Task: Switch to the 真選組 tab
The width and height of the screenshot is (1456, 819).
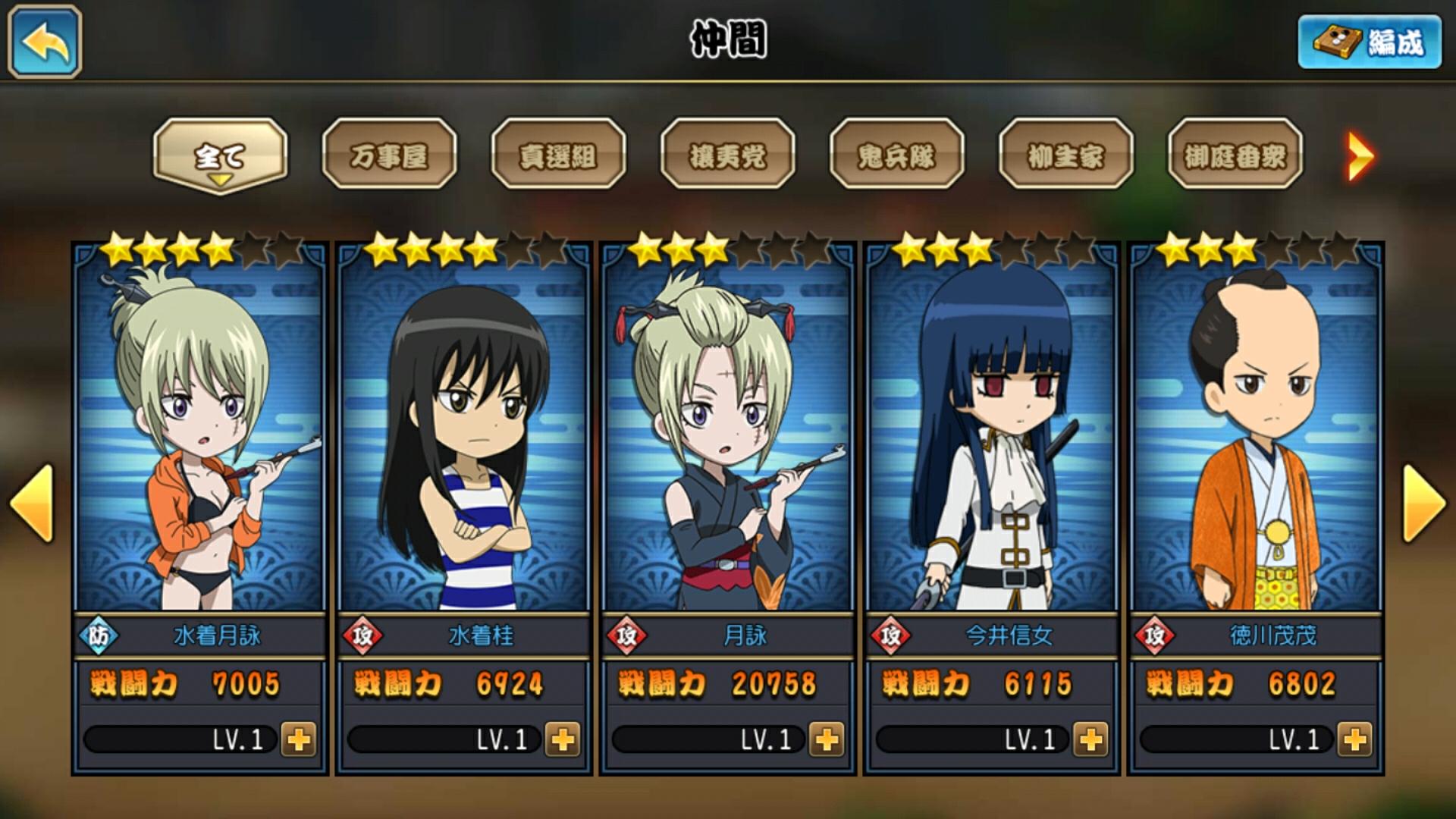Action: coord(558,155)
